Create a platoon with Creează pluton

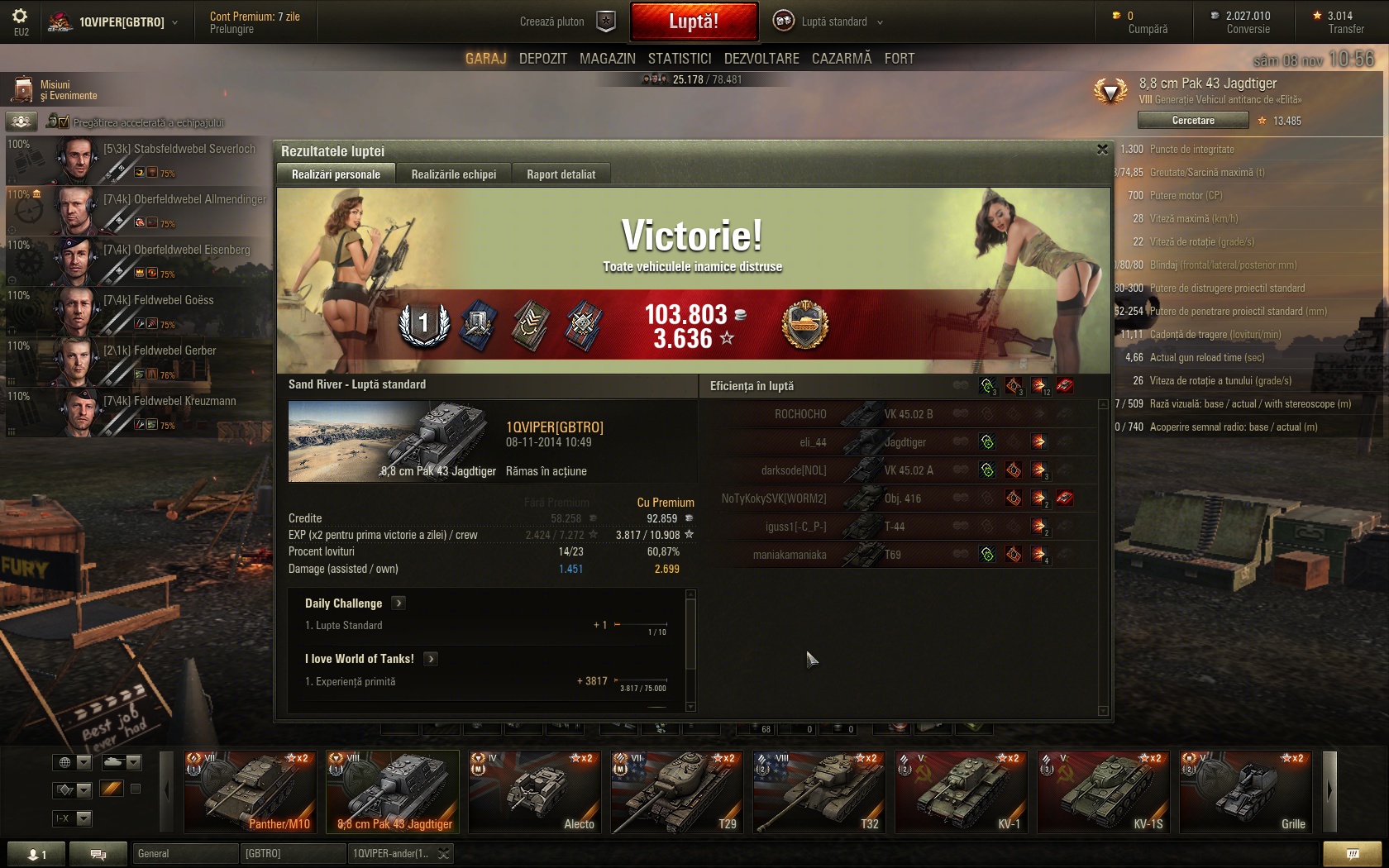[x=567, y=21]
